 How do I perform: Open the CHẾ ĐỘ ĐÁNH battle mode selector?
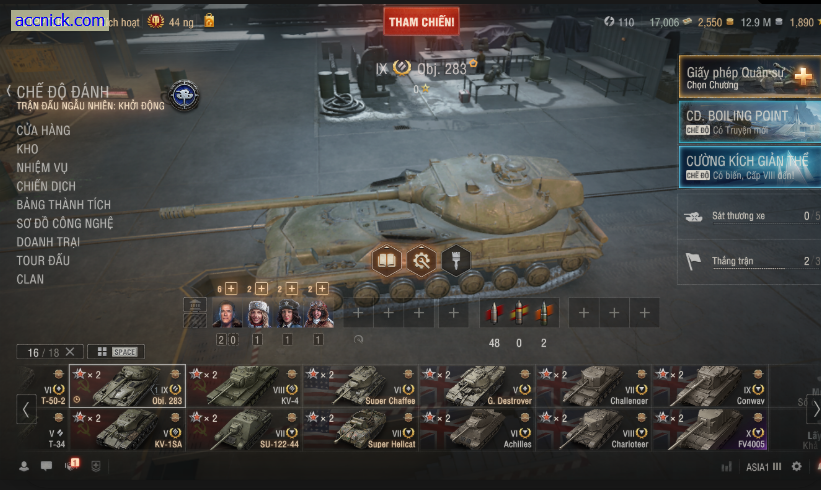[x=62, y=91]
